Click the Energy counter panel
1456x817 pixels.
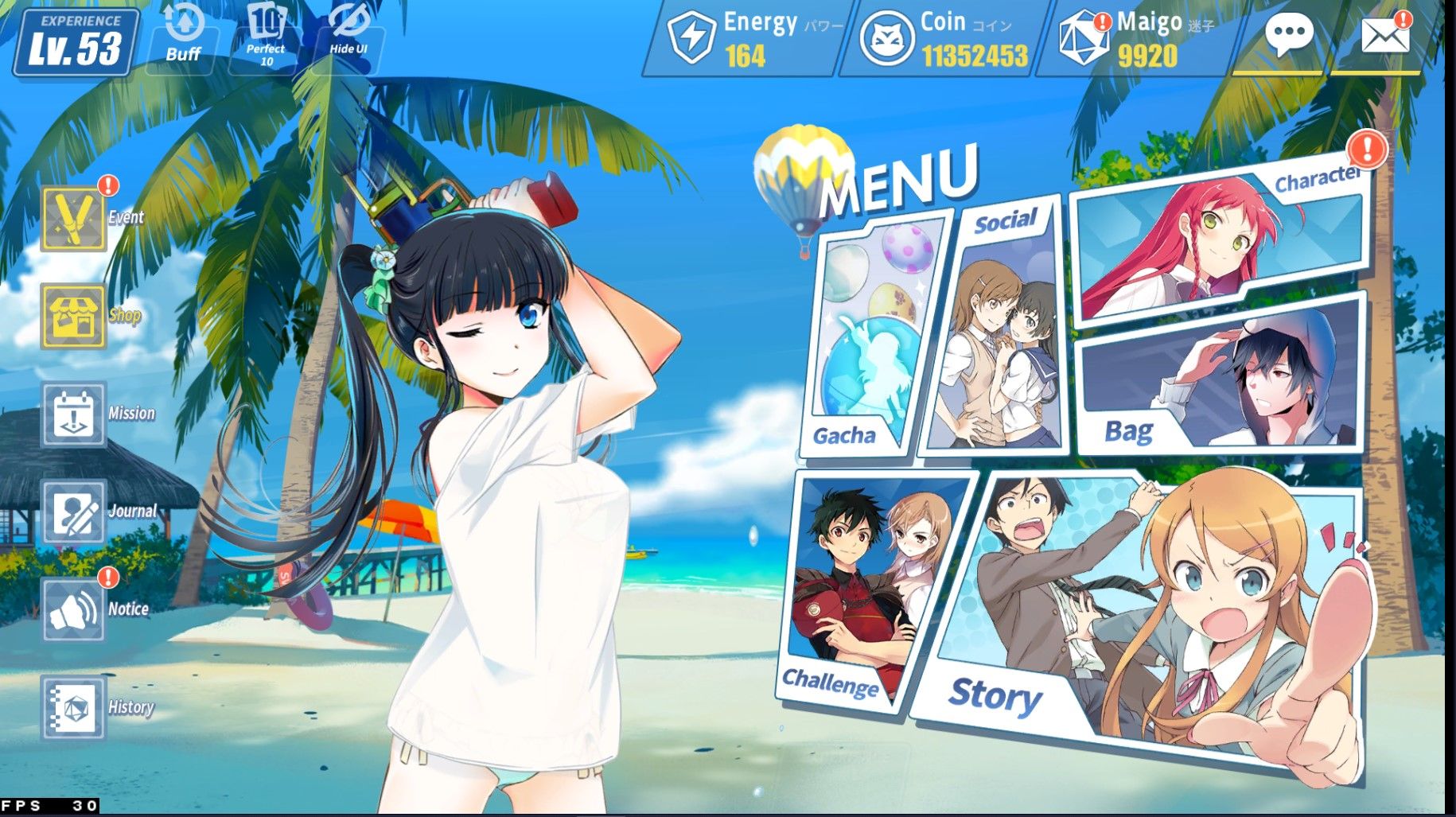pyautogui.click(x=746, y=38)
